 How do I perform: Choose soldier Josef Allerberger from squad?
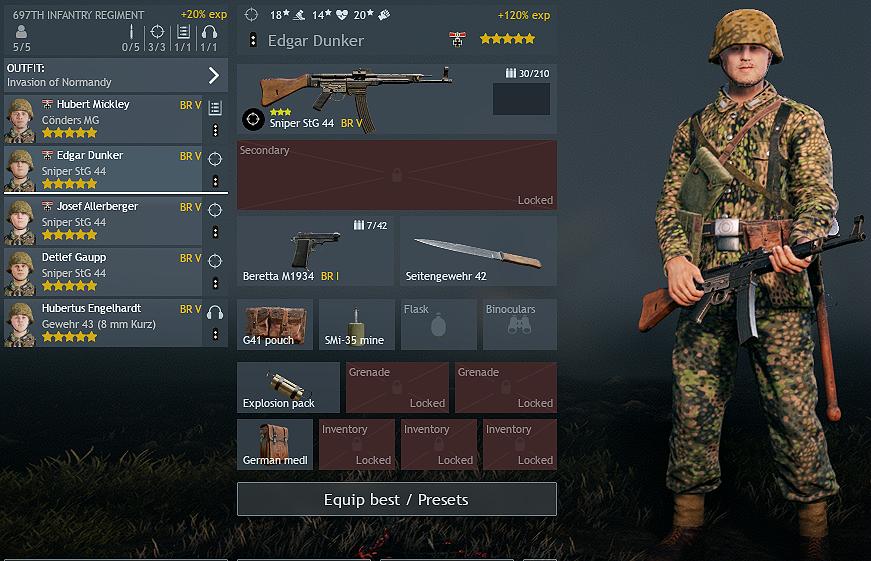(x=105, y=221)
